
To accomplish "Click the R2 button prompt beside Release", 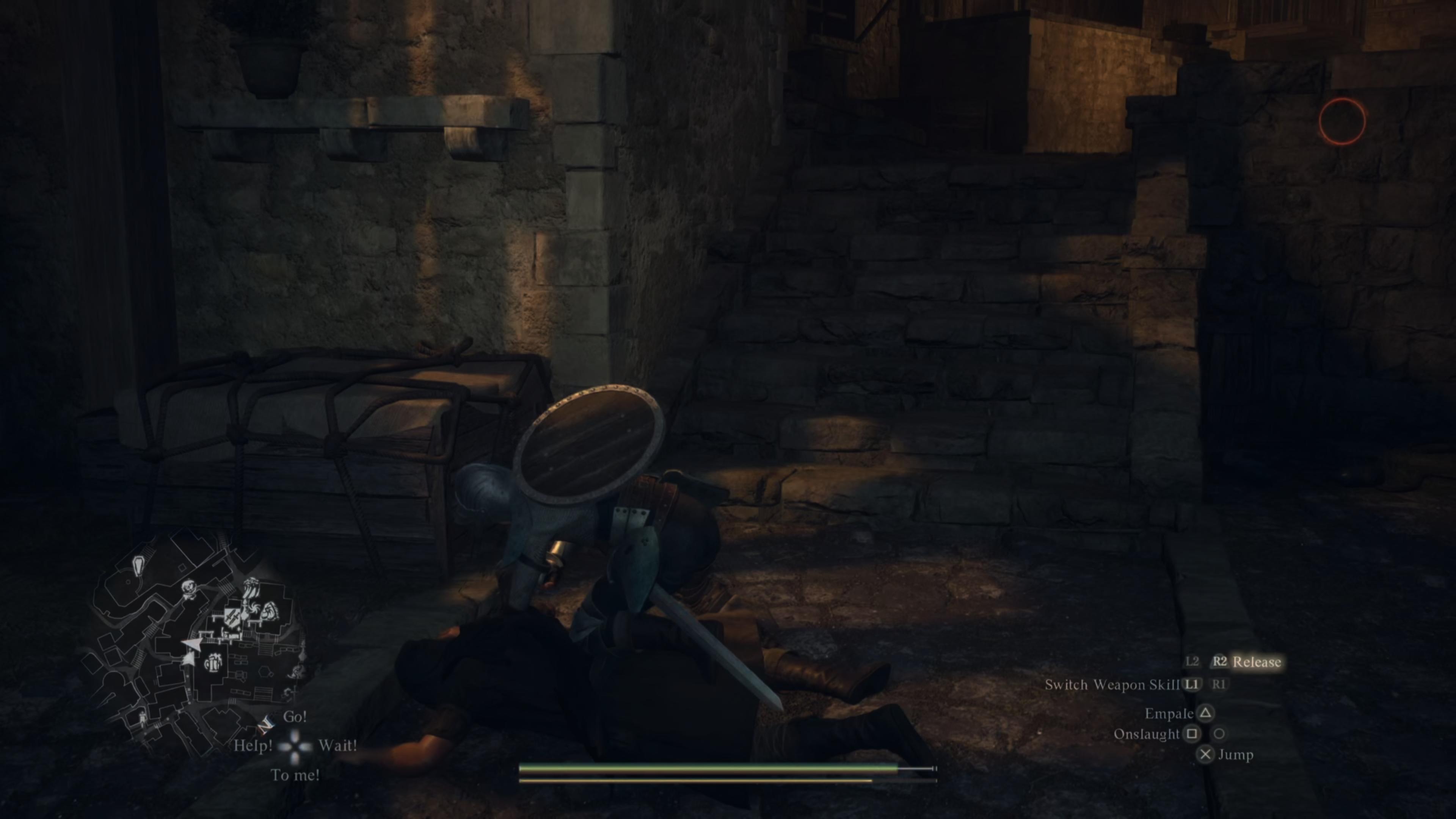I will [1220, 662].
